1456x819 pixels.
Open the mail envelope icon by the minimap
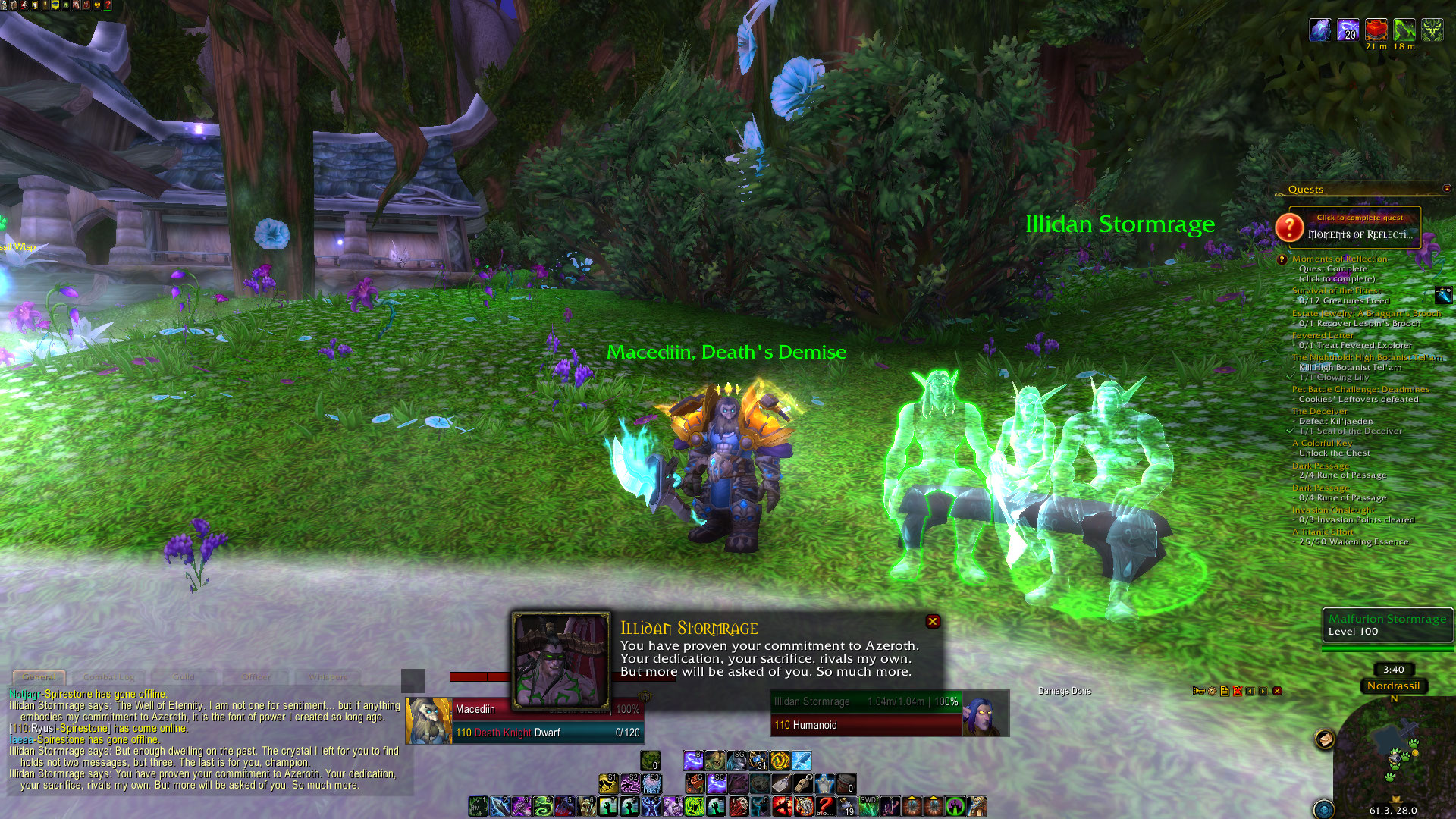(1325, 739)
